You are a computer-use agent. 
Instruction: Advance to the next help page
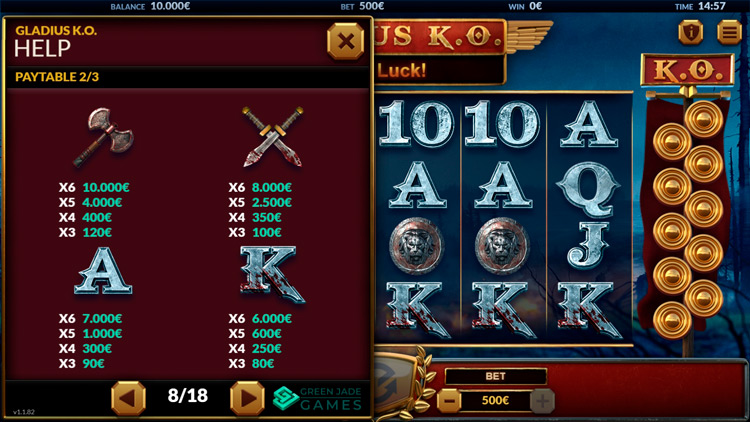point(247,397)
